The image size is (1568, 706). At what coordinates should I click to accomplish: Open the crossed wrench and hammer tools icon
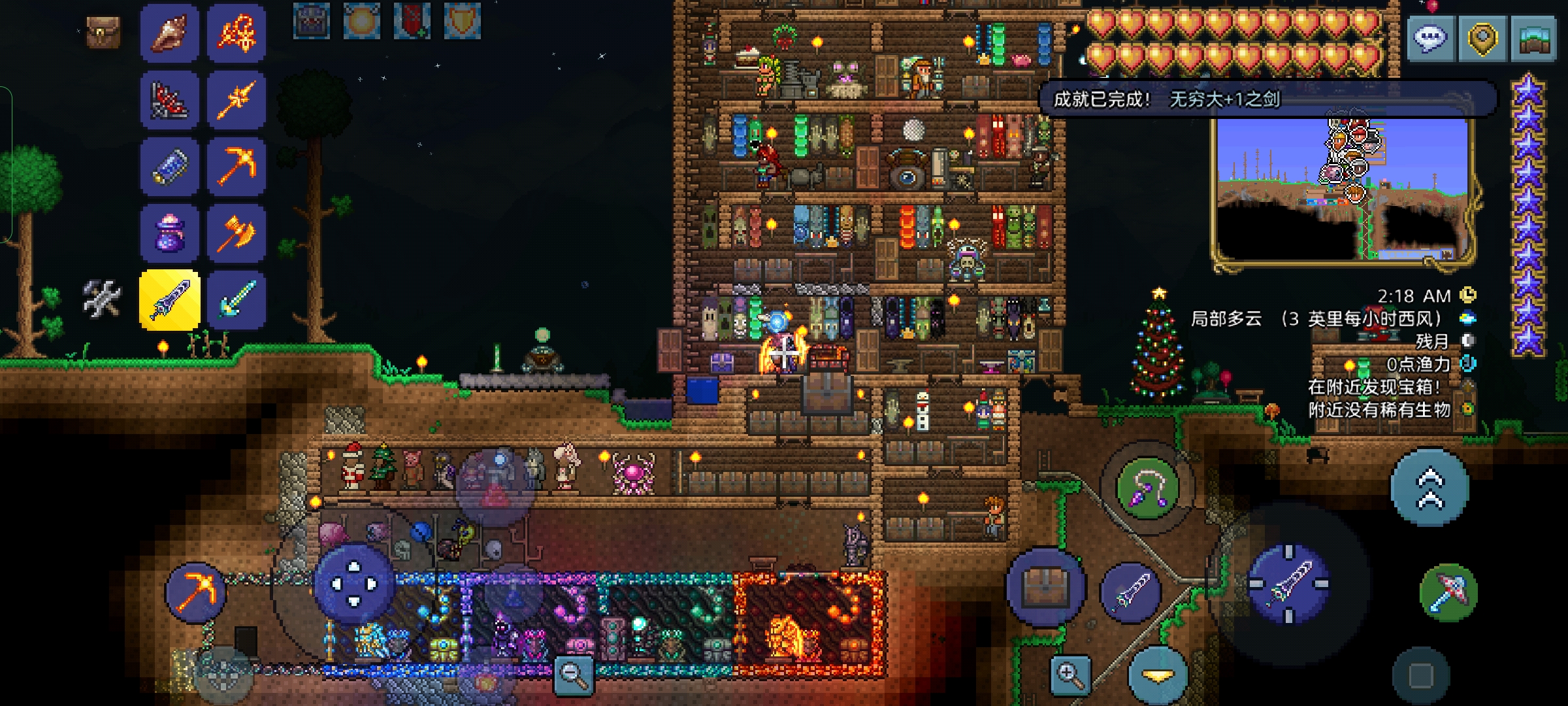102,299
